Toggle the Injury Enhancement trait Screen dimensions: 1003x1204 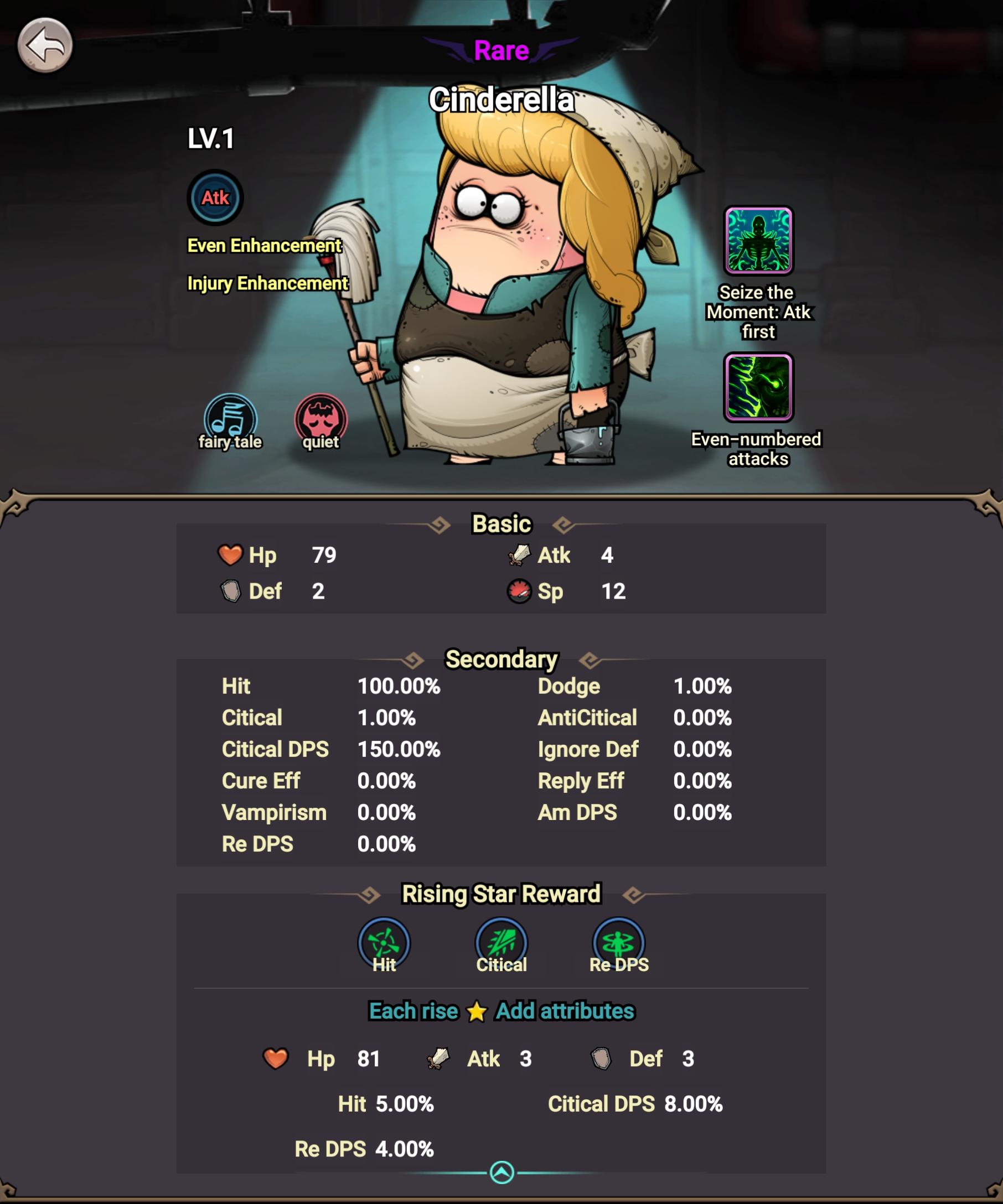pyautogui.click(x=268, y=283)
